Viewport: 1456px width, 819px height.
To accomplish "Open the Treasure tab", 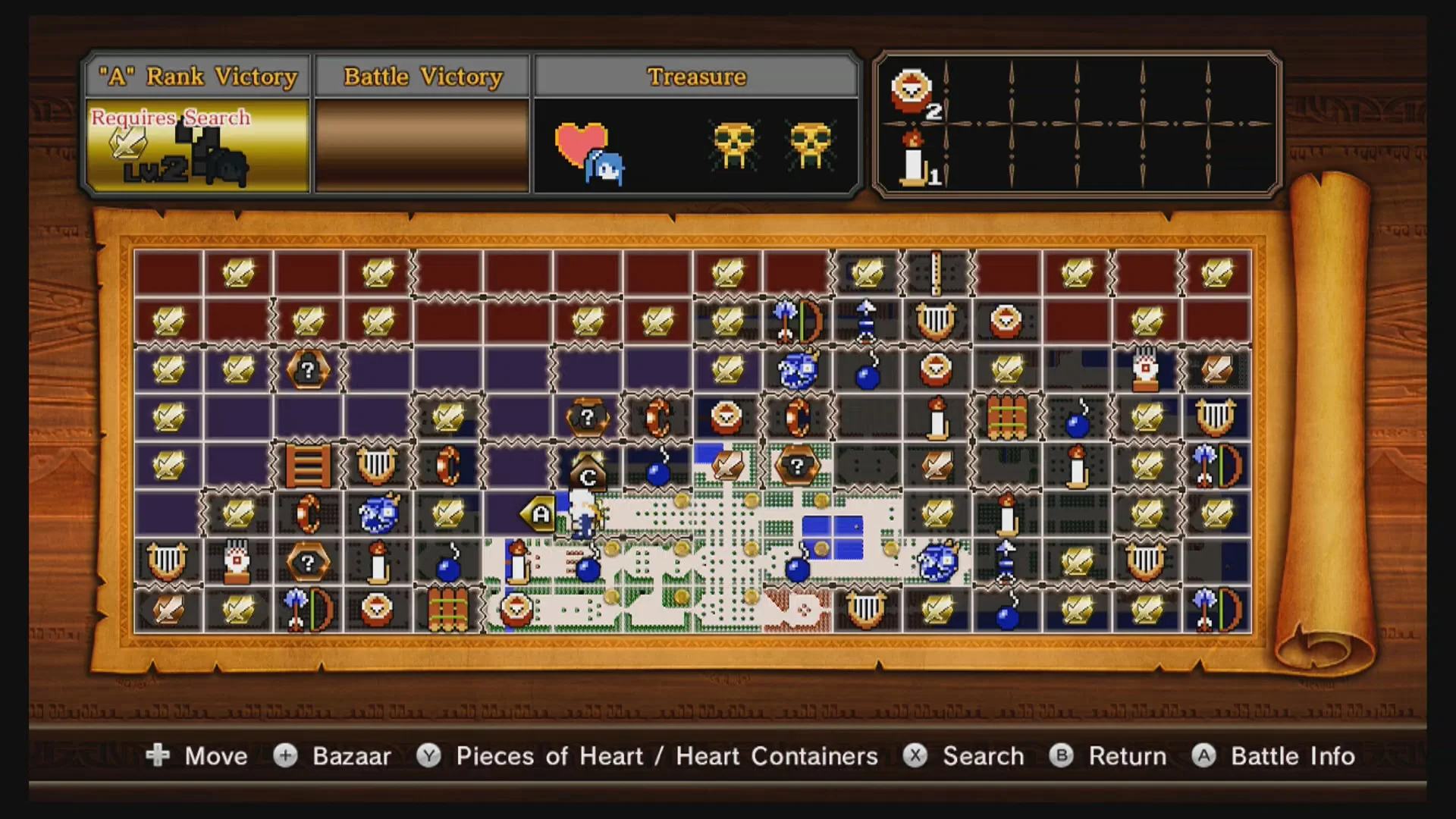I will 695,76.
